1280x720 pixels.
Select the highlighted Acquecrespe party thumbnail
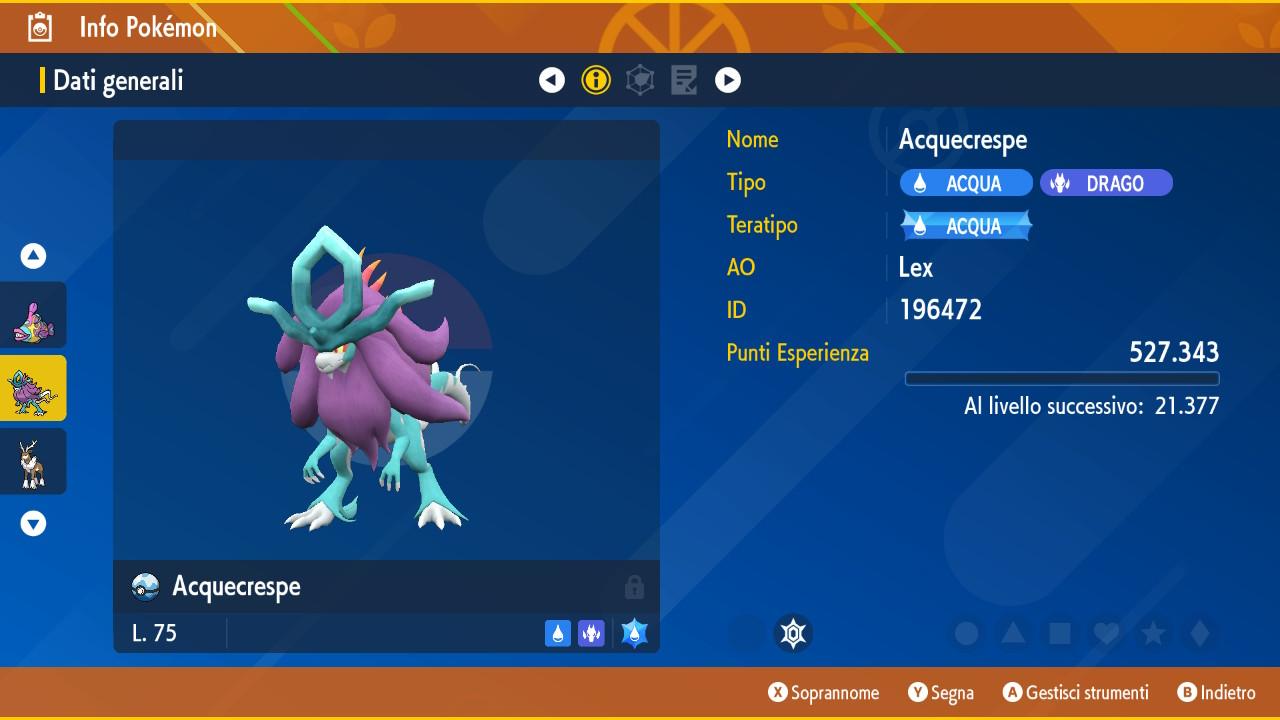(34, 388)
